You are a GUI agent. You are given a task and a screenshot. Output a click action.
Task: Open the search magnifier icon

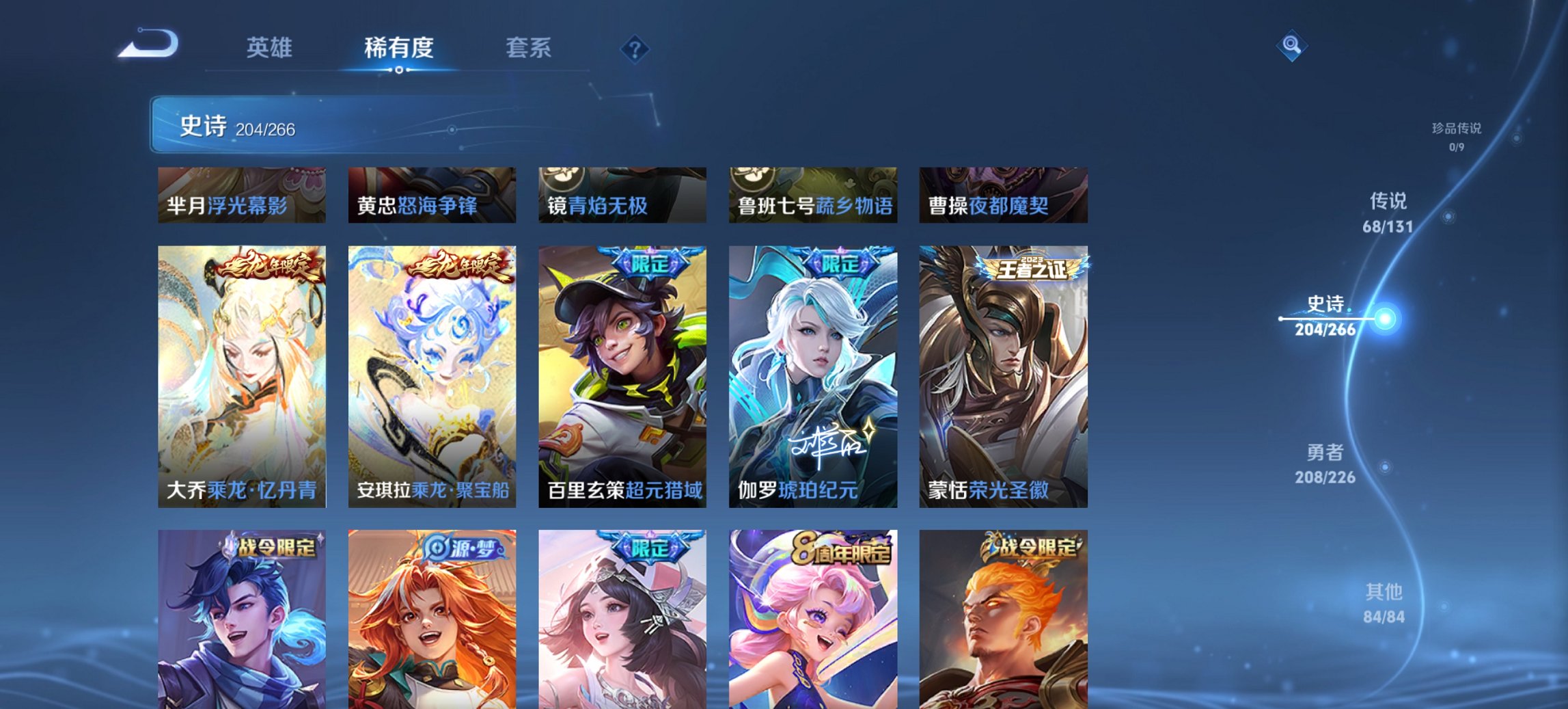(x=1292, y=46)
